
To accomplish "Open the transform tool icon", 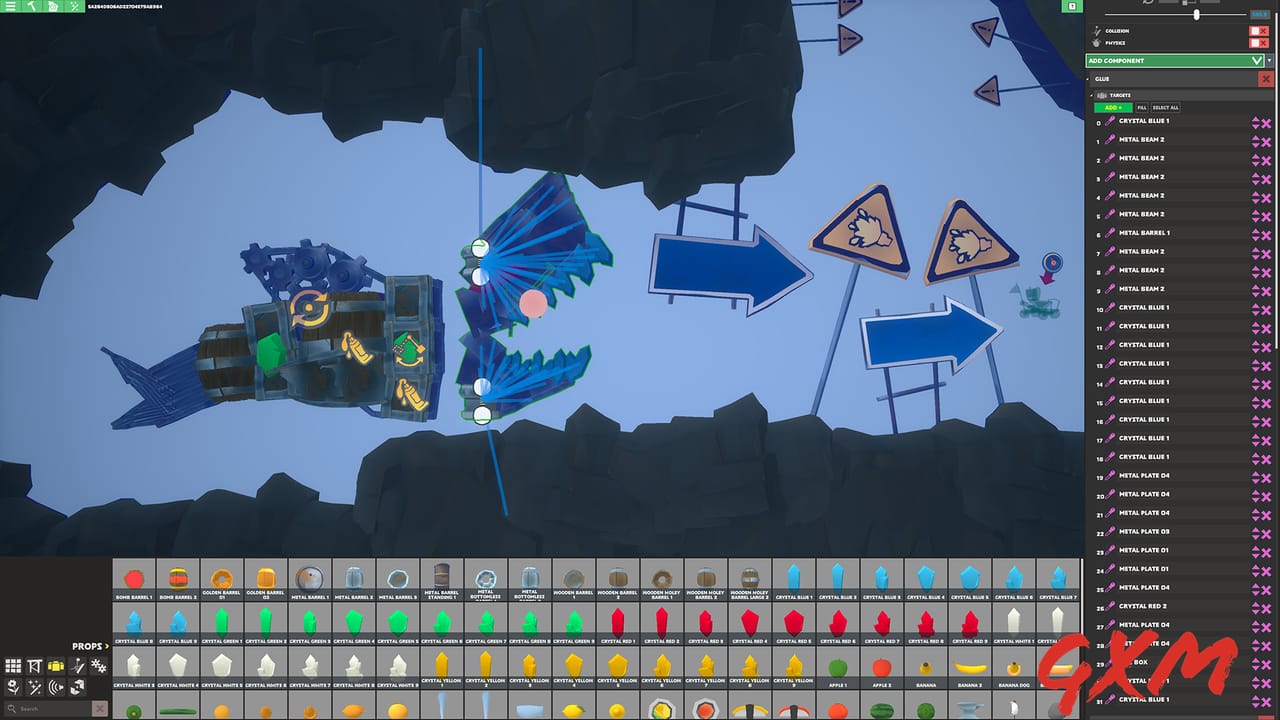I will click(x=34, y=666).
